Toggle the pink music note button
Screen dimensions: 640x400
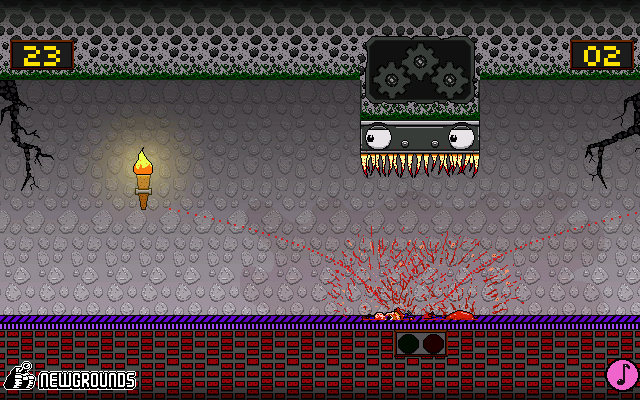[x=622, y=375]
